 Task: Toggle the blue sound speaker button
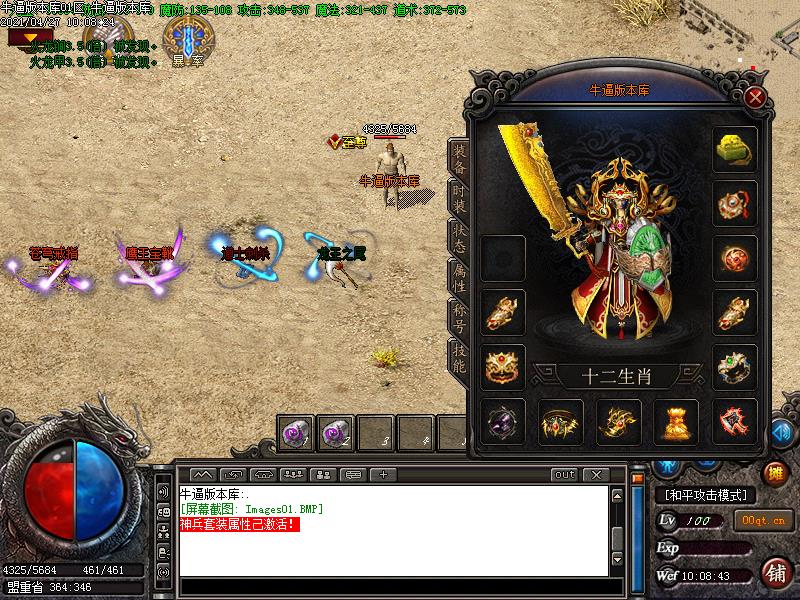781,433
